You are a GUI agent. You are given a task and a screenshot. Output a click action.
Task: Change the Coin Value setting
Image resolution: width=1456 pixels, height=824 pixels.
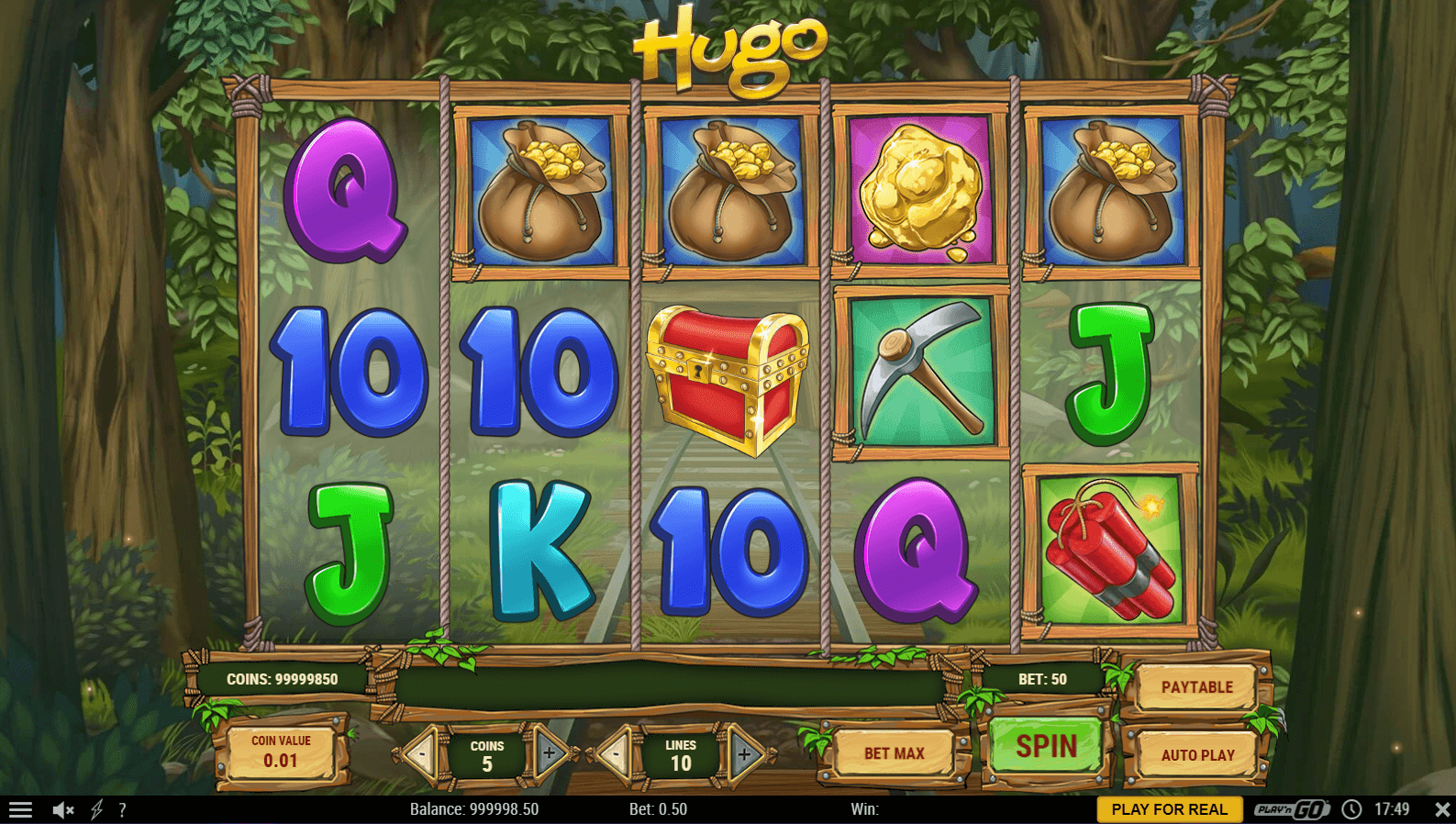tap(281, 752)
